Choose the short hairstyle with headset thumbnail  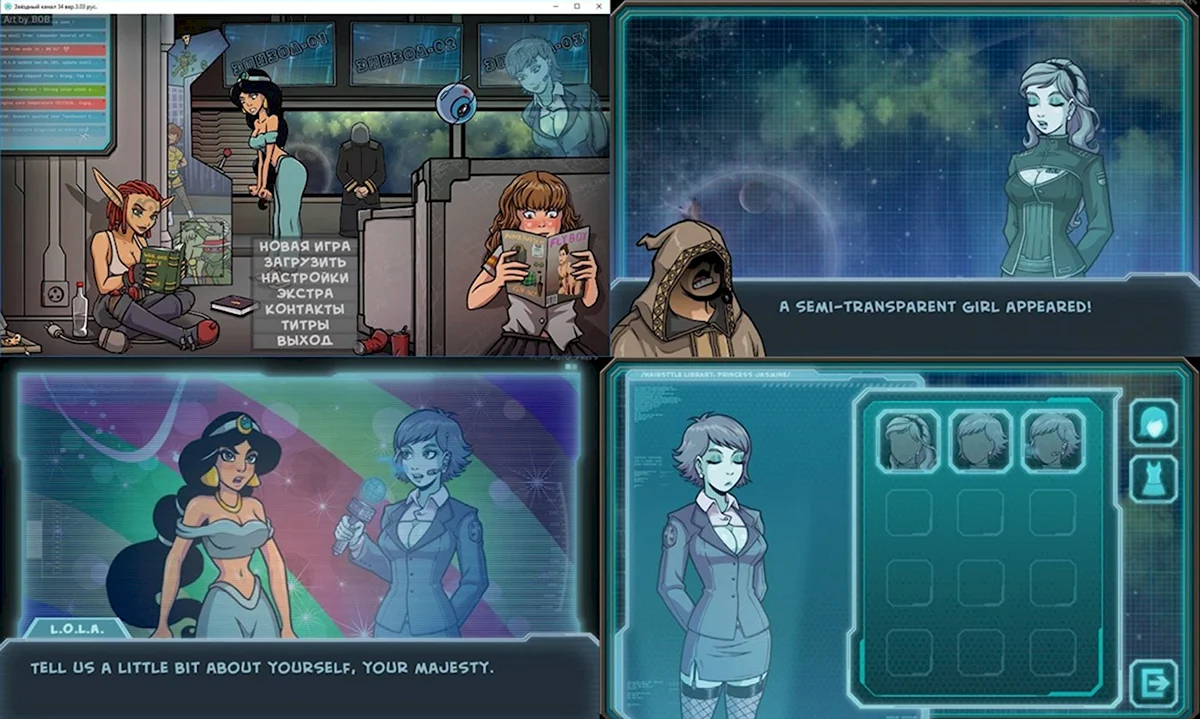point(1052,440)
